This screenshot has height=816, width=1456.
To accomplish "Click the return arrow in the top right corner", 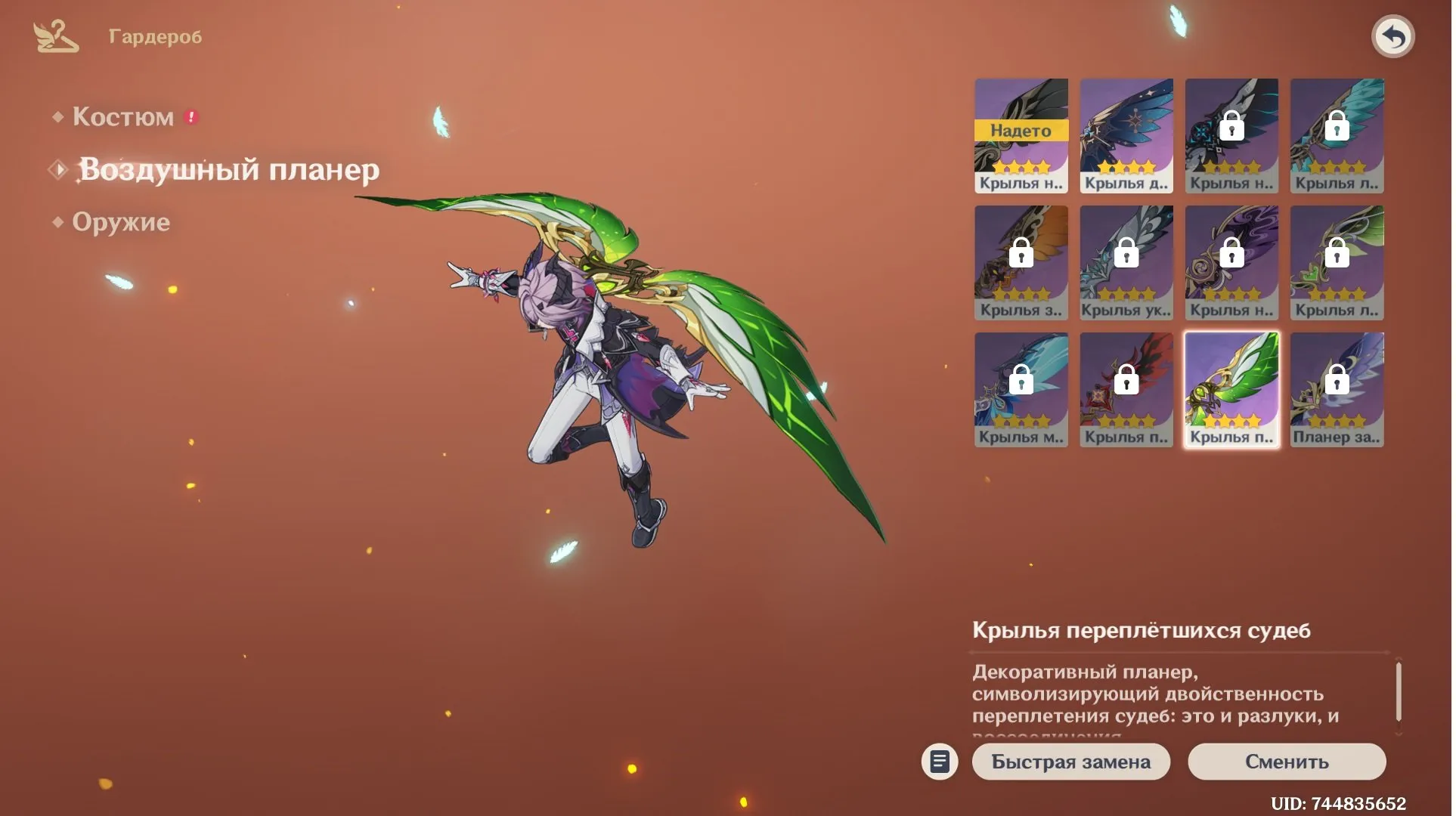I will point(1392,35).
